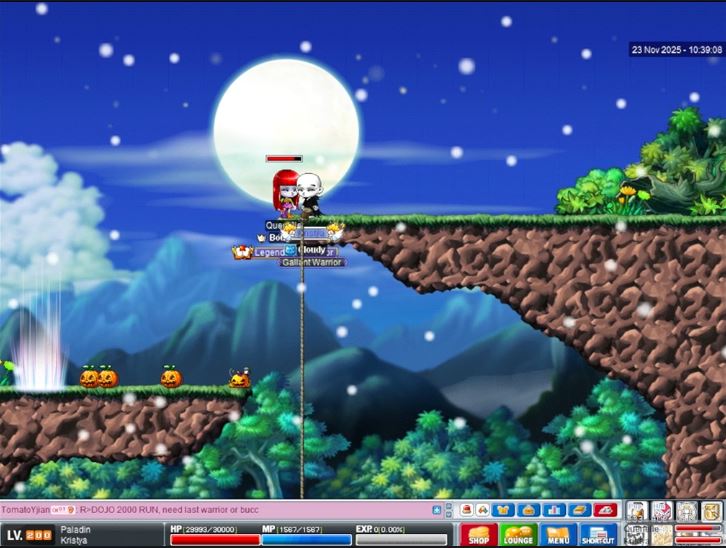Open the SHORTCUT button
726x548 pixels.
pos(598,535)
